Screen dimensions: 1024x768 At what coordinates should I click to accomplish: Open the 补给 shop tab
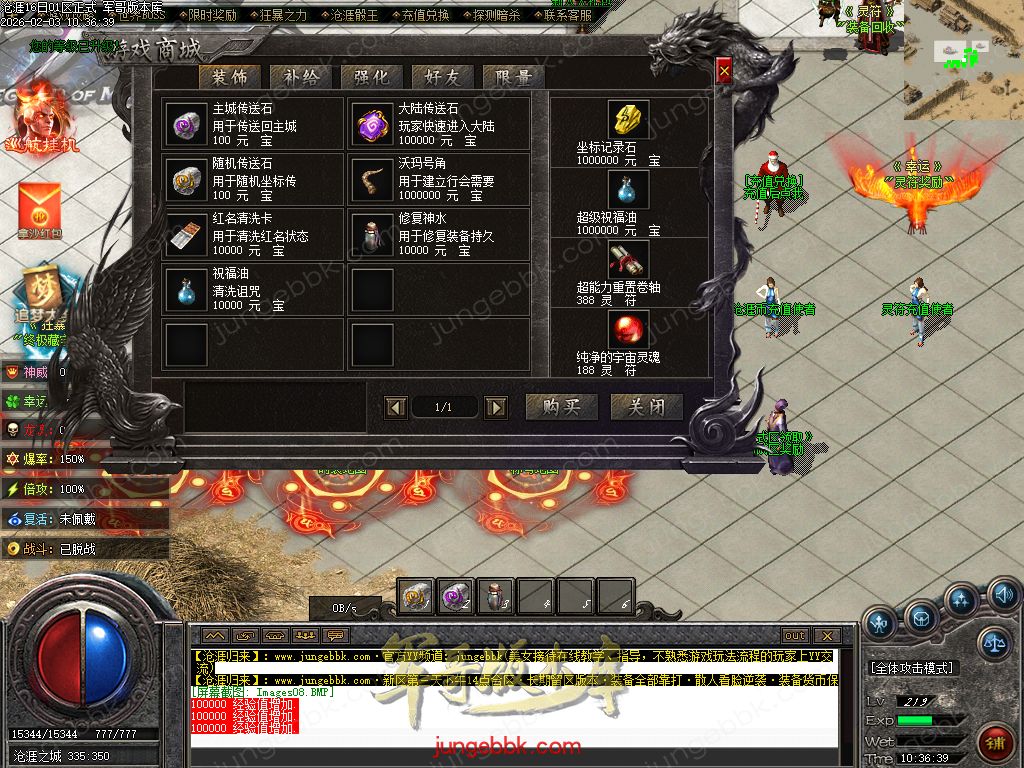click(x=301, y=77)
